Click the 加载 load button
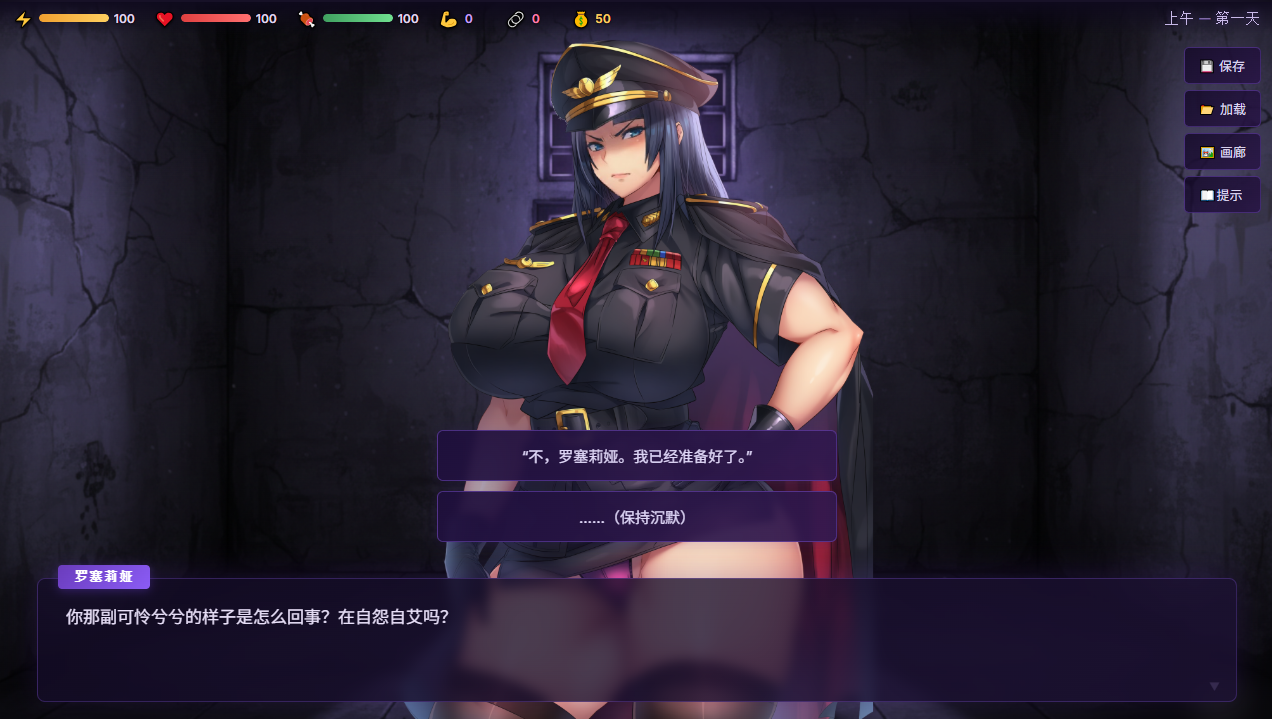 tap(1222, 109)
